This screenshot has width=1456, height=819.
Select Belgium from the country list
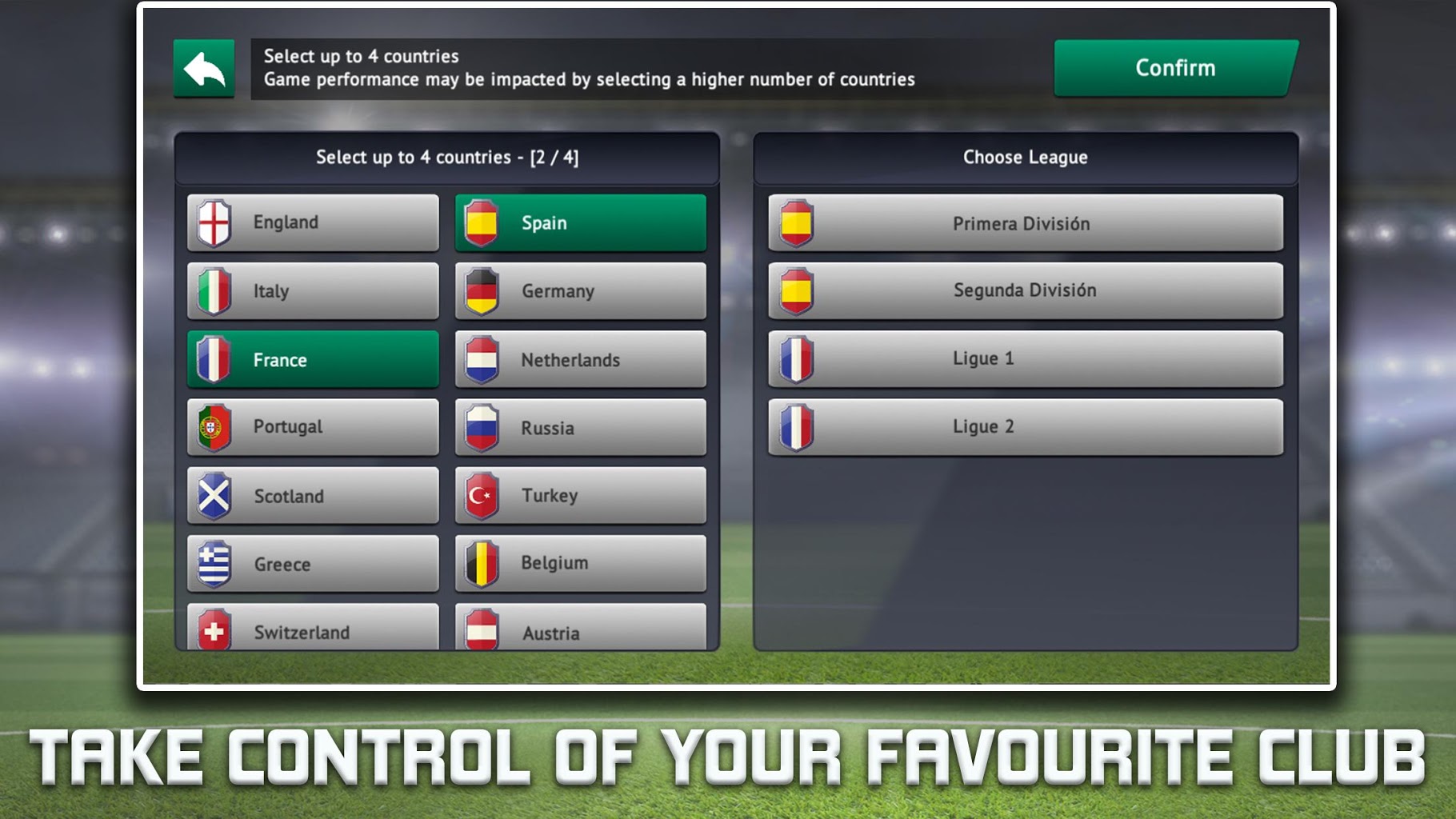580,563
